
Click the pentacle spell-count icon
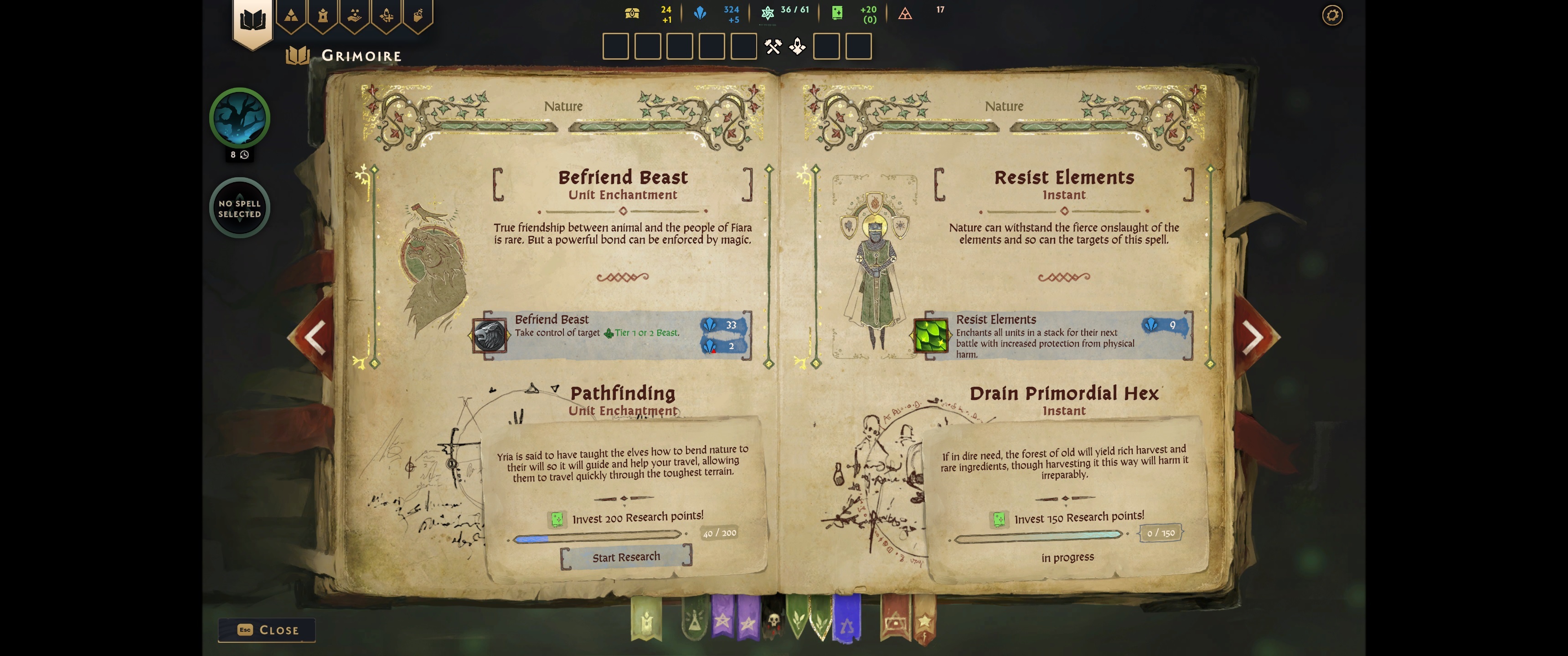(x=768, y=12)
